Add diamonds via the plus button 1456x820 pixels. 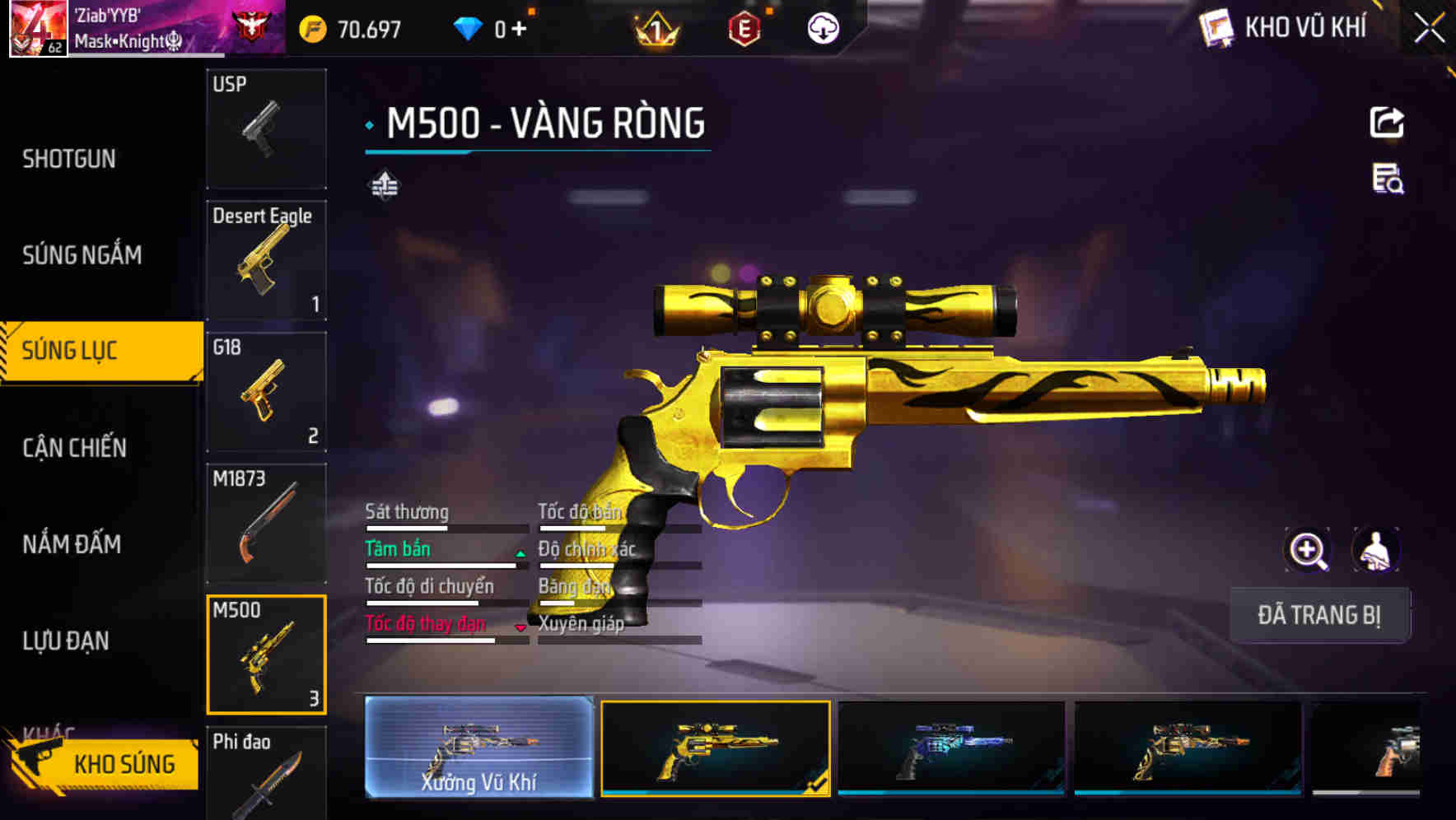click(521, 27)
